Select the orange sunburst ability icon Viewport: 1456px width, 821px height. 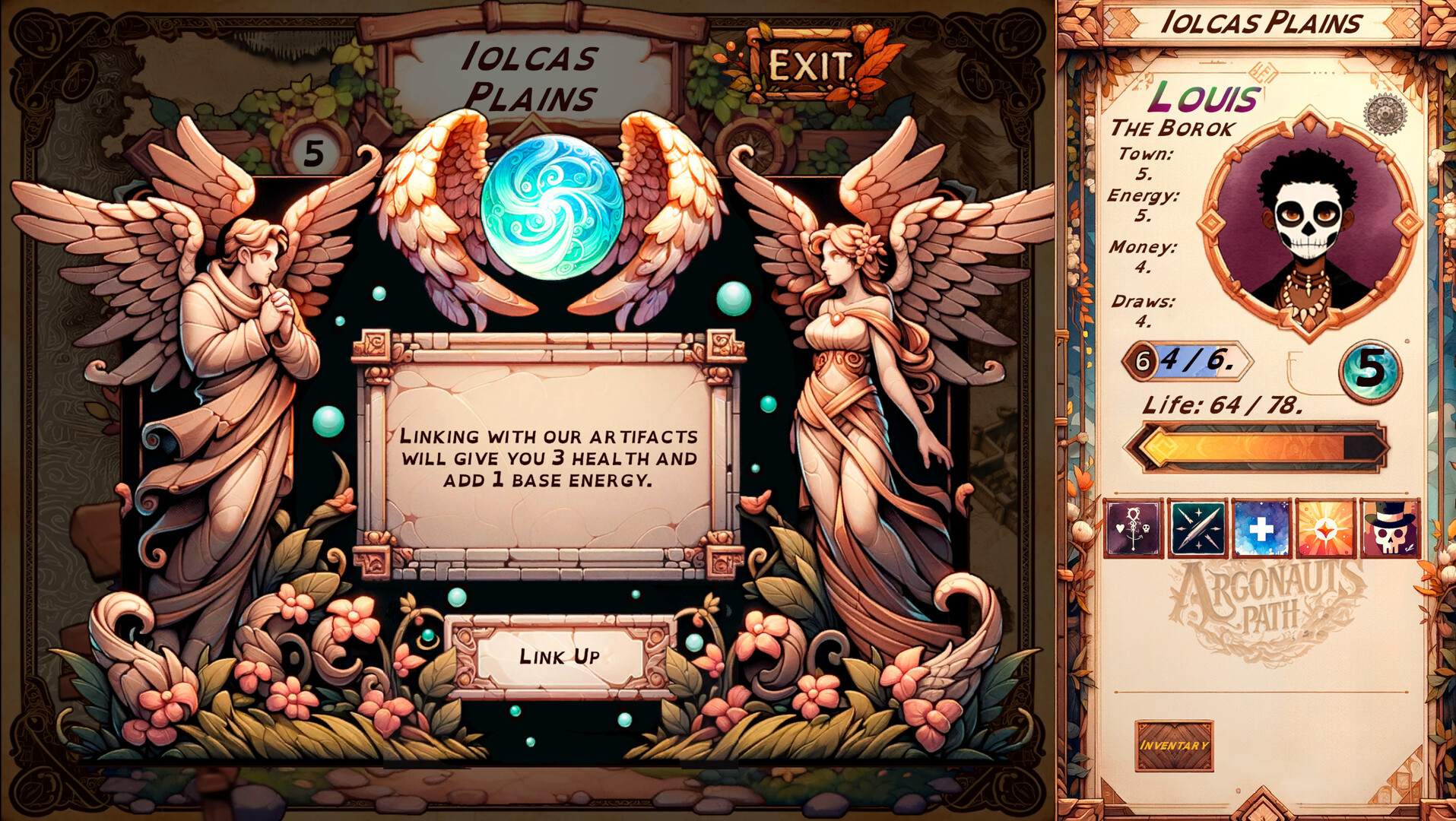tap(1325, 528)
